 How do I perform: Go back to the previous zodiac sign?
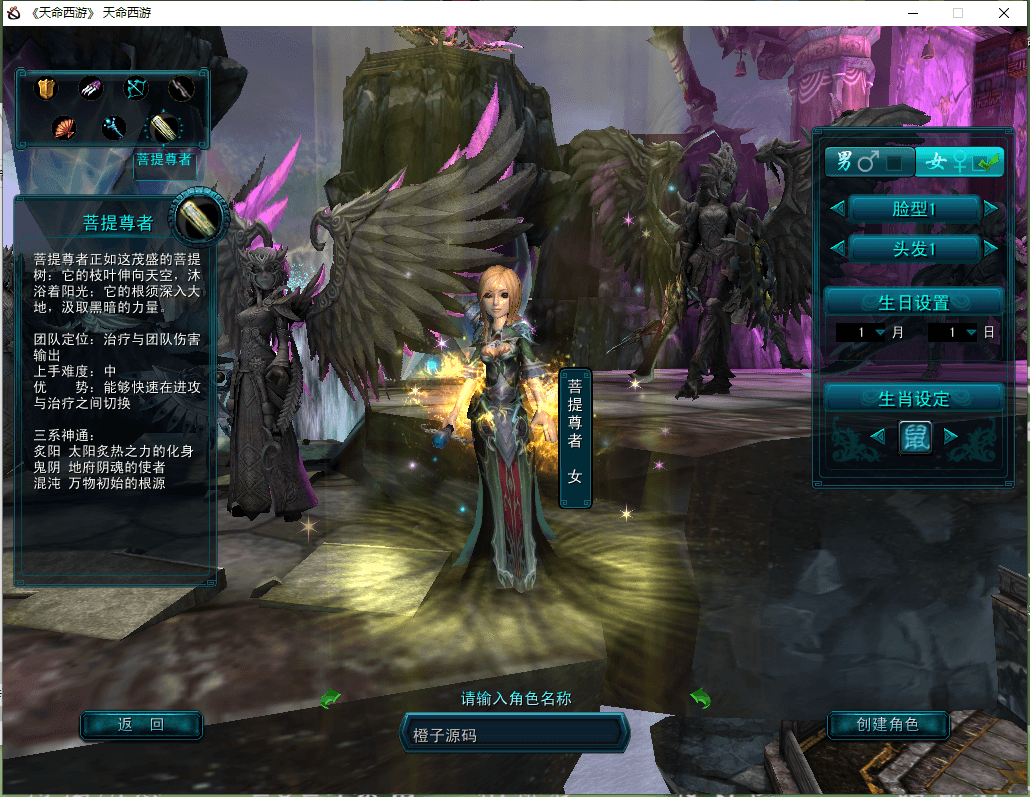[x=877, y=436]
